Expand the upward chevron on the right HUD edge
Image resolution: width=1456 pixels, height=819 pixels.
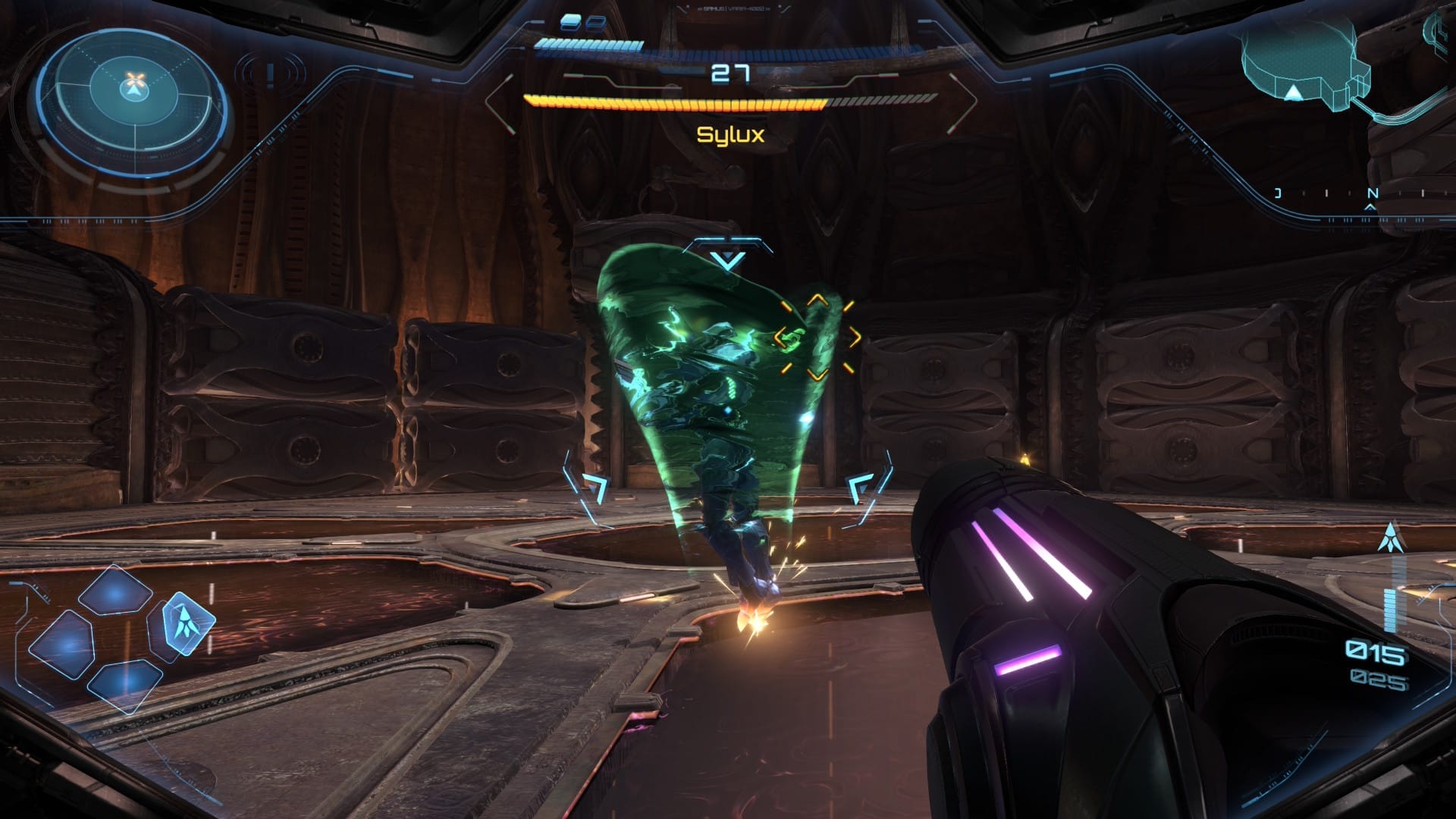pos(1370,208)
